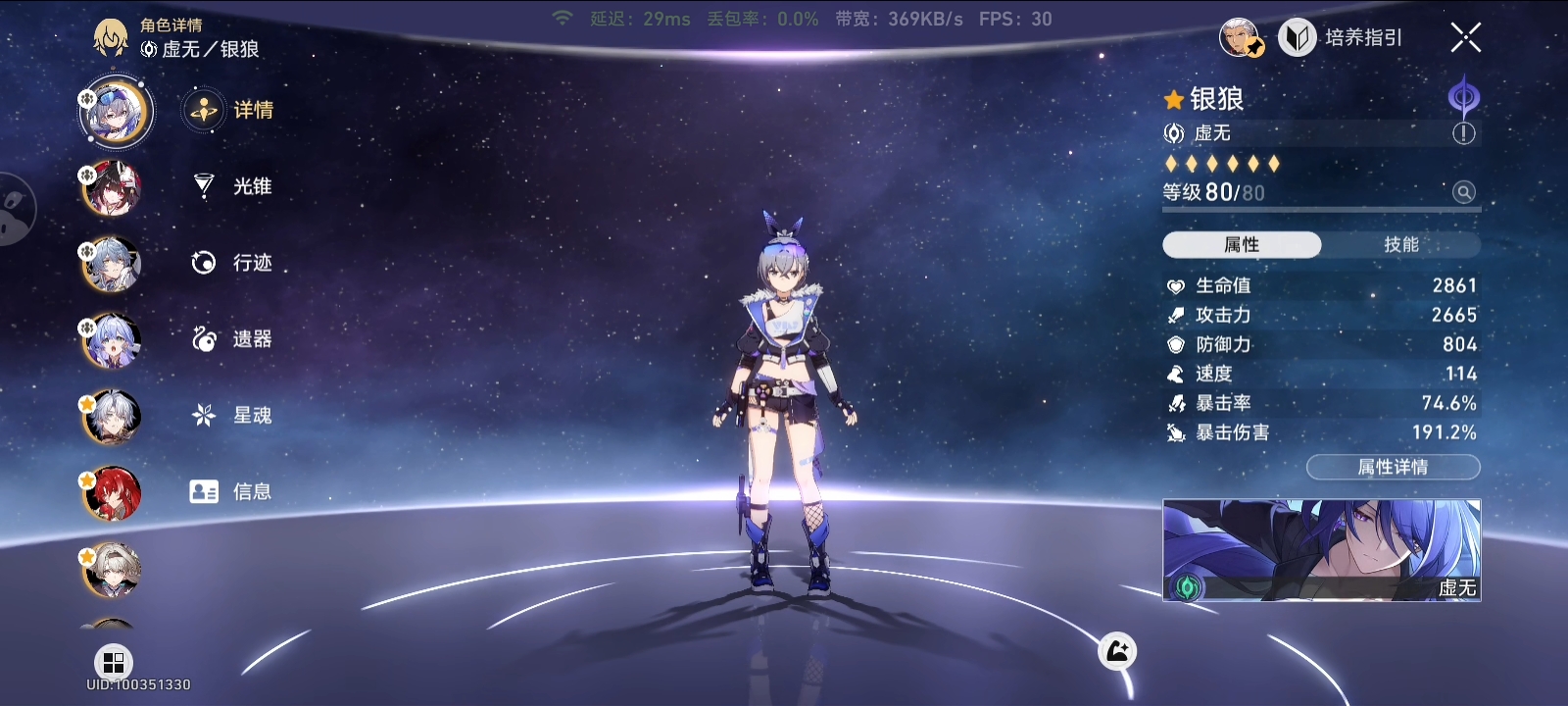
Task: Select the 属性 attributes tab
Action: click(1242, 245)
